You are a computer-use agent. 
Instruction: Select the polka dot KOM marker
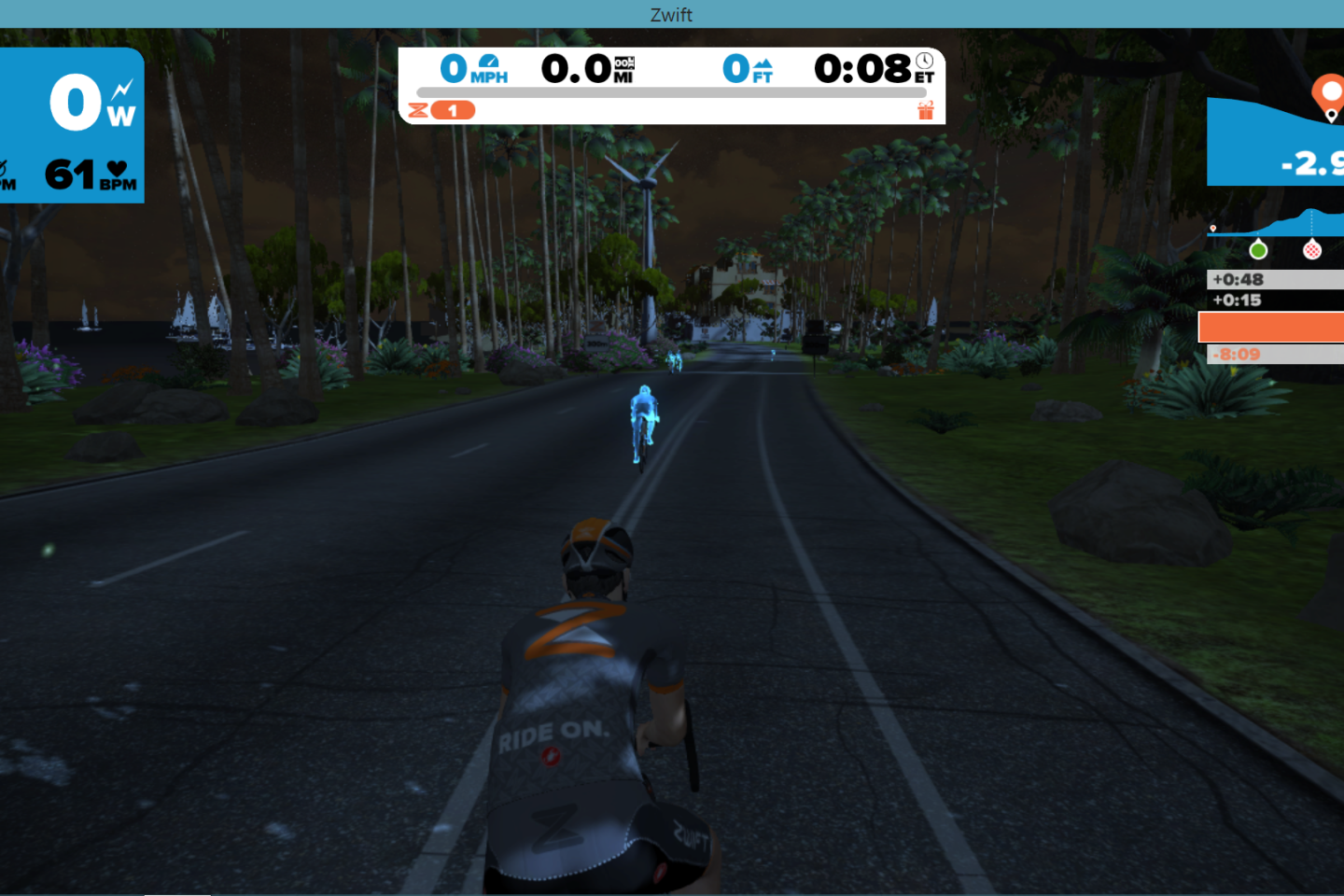pyautogui.click(x=1312, y=250)
